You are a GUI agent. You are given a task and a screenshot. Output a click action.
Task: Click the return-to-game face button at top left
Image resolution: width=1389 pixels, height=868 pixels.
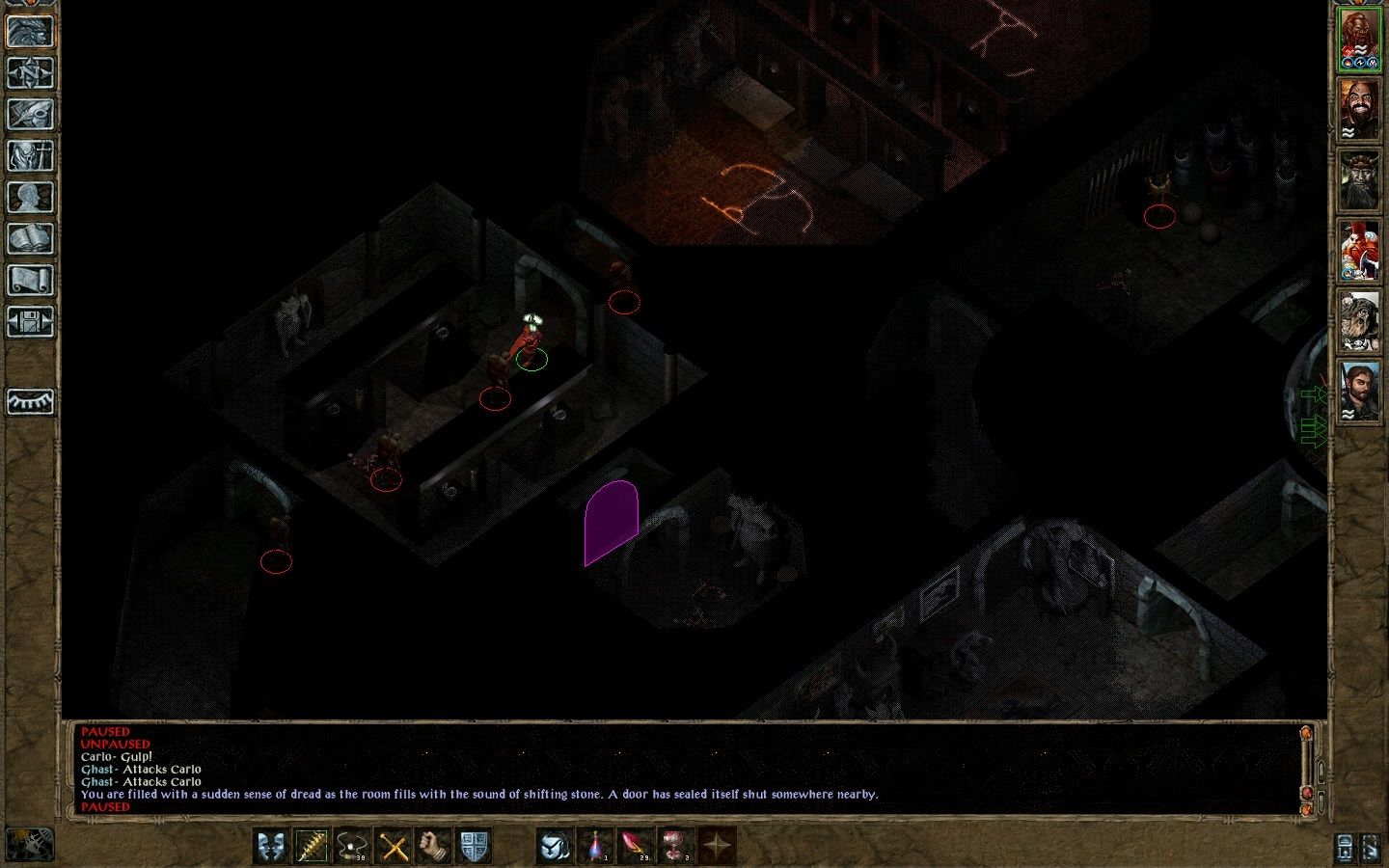tap(30, 31)
